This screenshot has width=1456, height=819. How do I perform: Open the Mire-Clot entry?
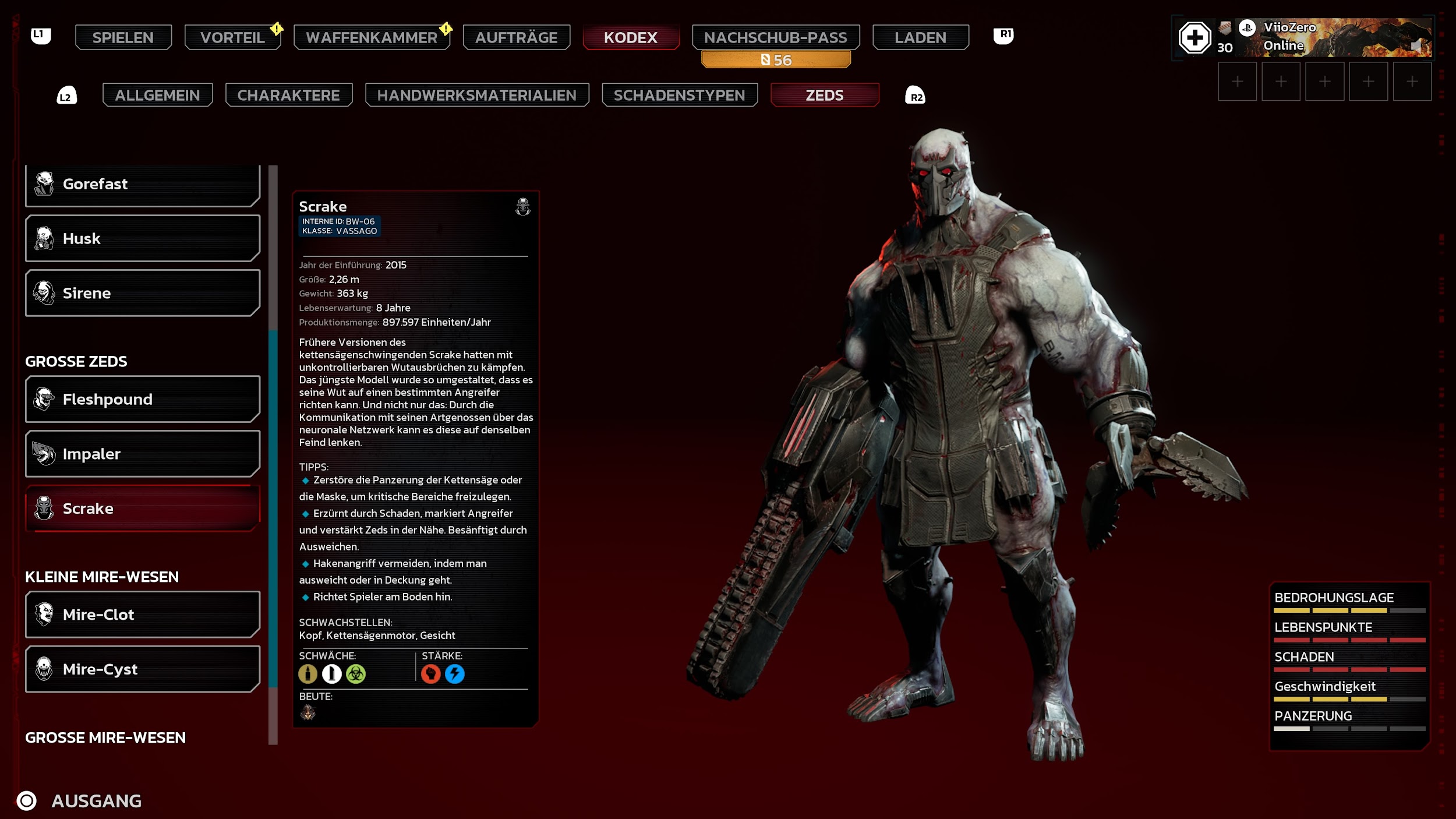point(142,615)
